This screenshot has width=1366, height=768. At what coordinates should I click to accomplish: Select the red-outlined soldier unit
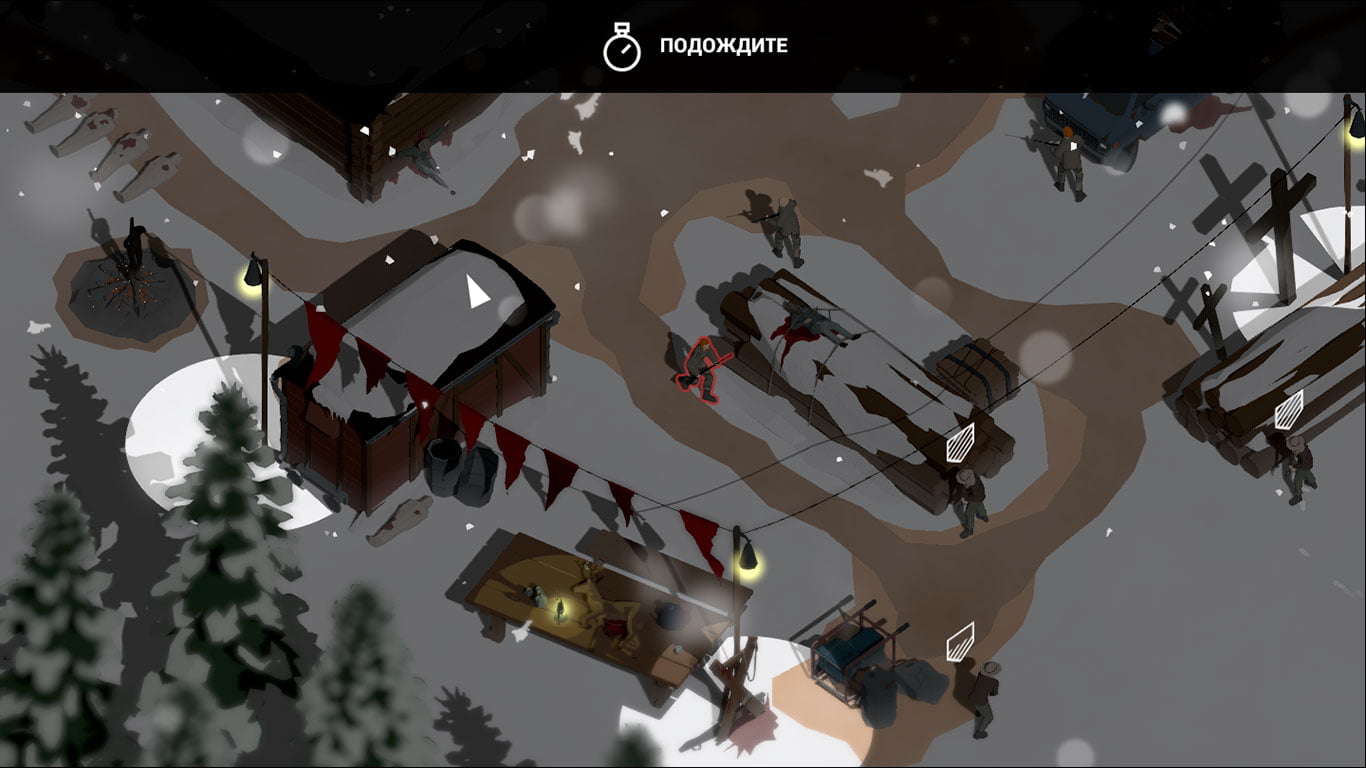703,368
